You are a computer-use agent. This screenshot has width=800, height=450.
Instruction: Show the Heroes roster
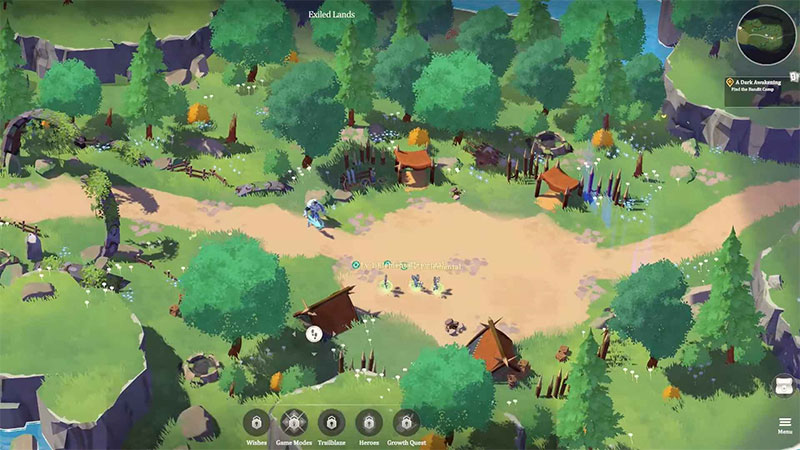(x=368, y=422)
